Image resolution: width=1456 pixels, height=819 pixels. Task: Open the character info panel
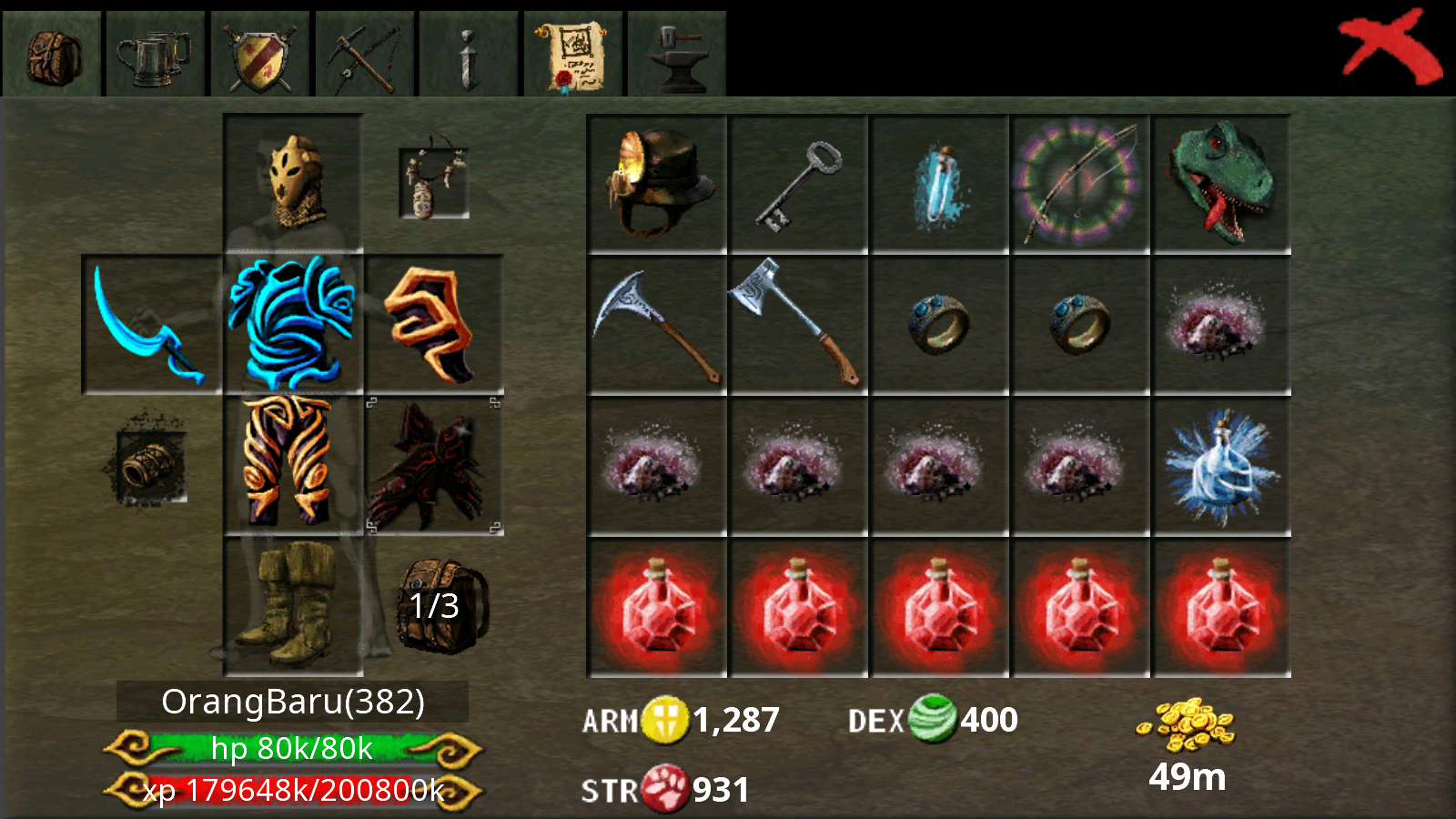pyautogui.click(x=469, y=50)
